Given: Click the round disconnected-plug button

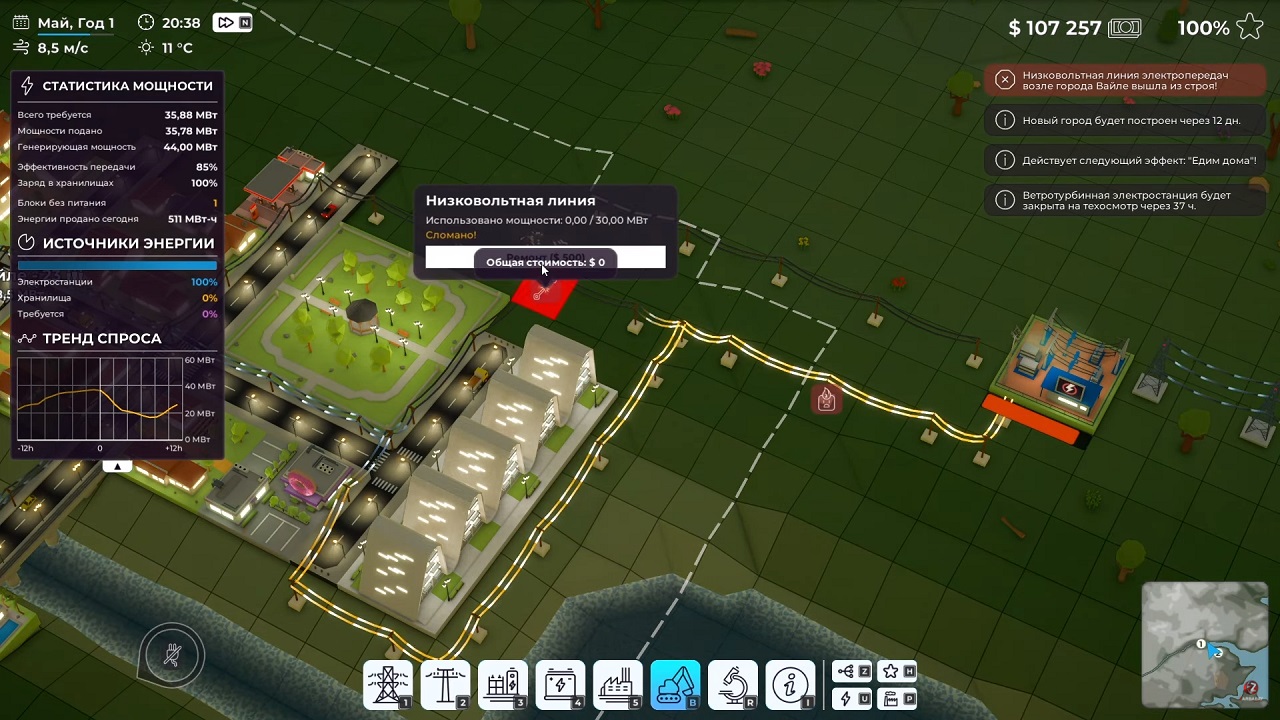Looking at the screenshot, I should pyautogui.click(x=173, y=656).
